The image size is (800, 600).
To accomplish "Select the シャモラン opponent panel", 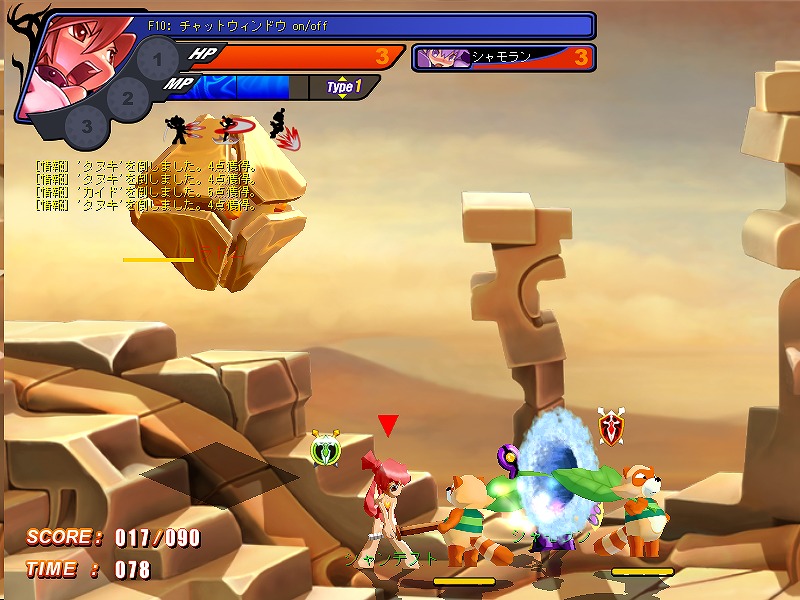I will point(503,57).
